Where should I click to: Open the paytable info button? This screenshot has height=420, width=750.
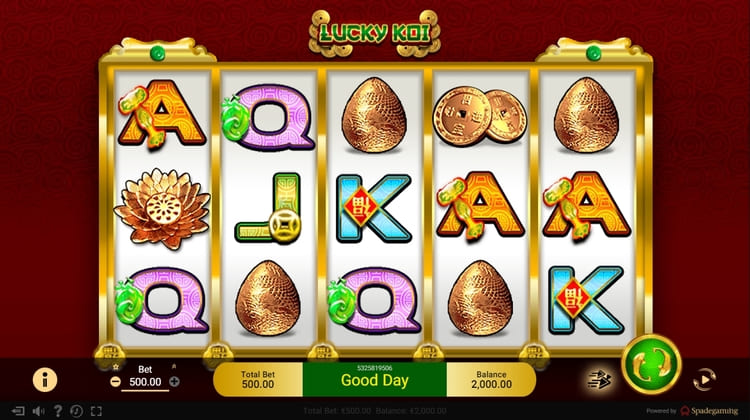pos(45,379)
